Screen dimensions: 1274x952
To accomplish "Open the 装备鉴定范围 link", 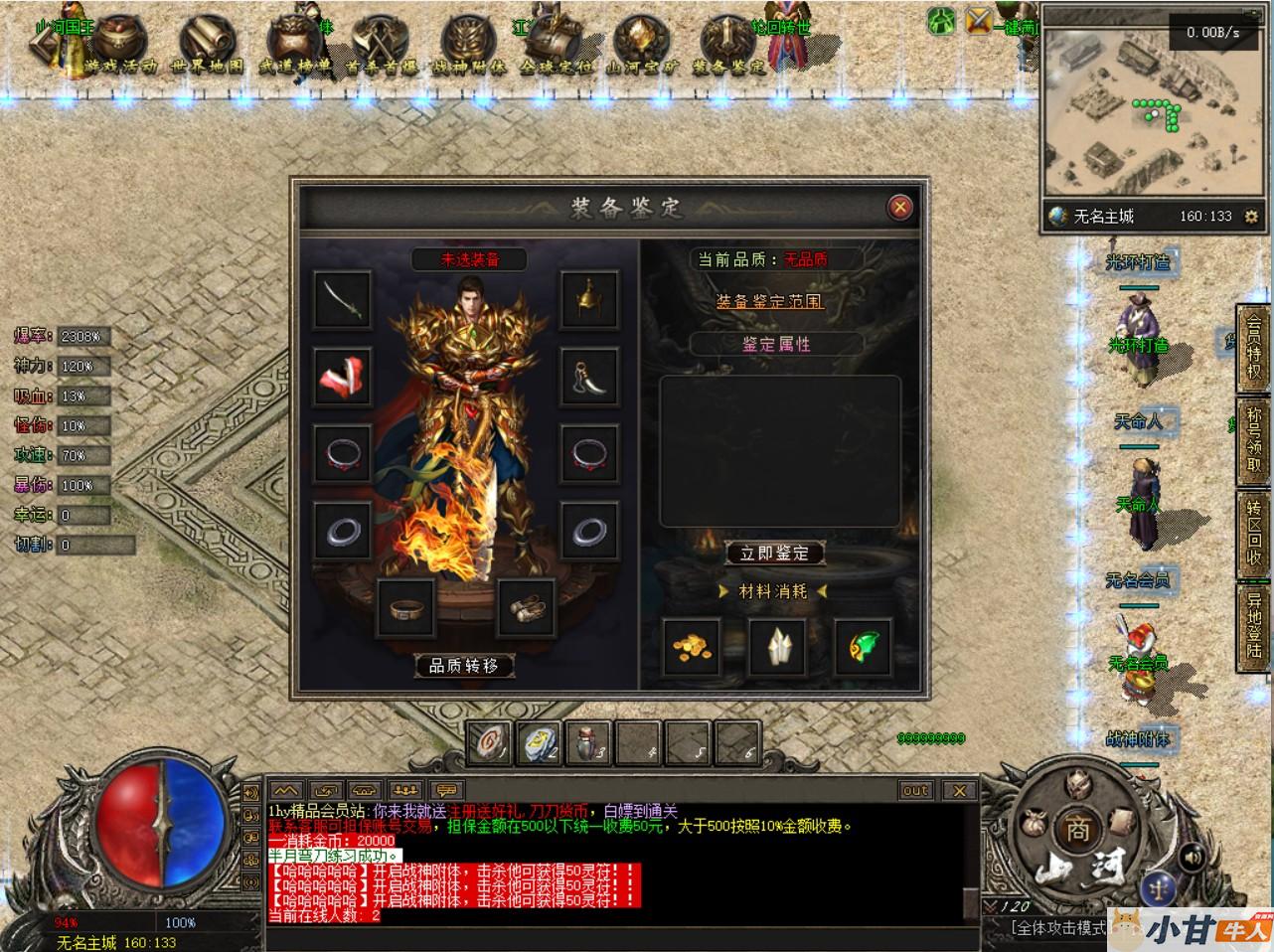I will tap(769, 300).
